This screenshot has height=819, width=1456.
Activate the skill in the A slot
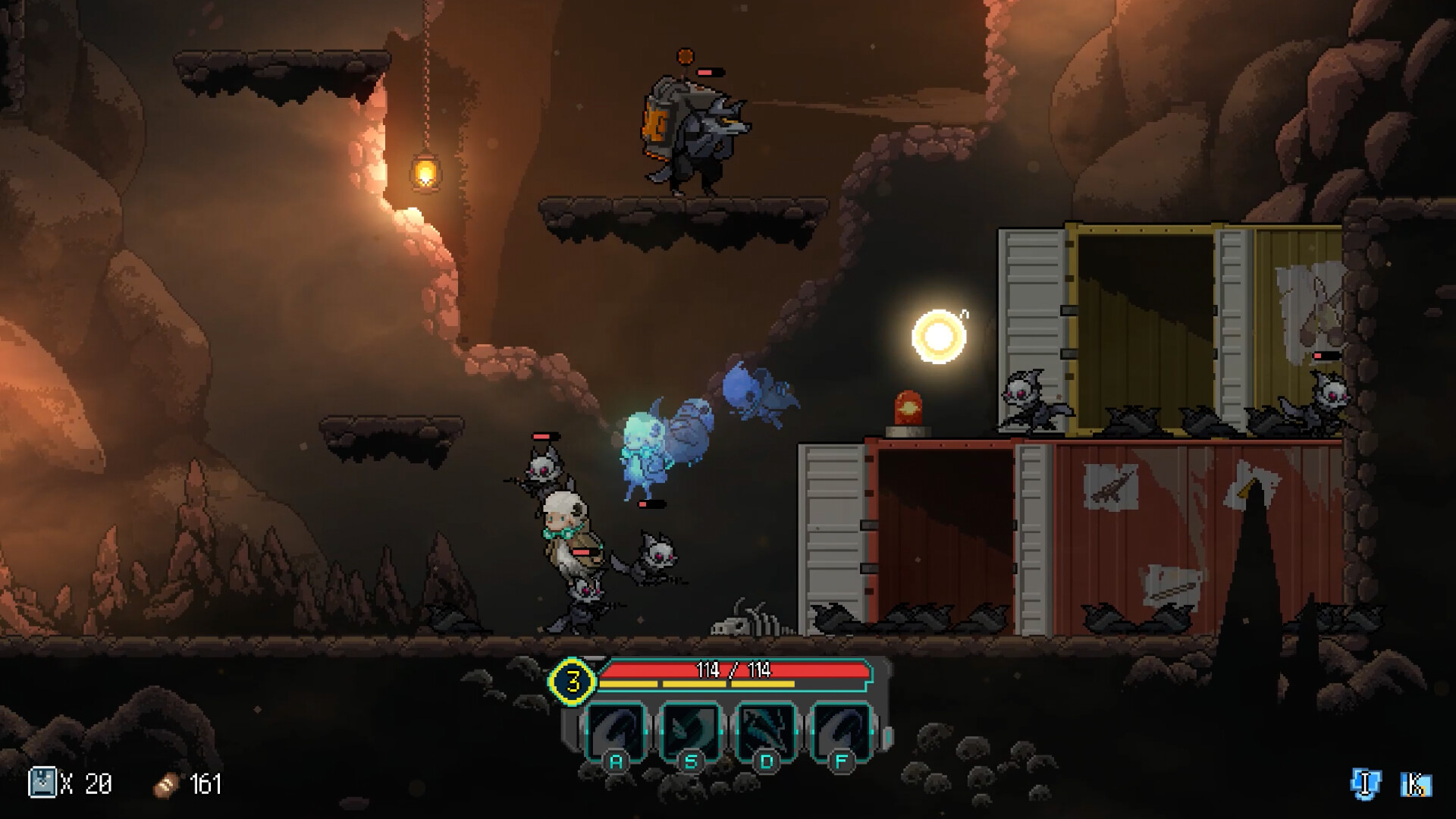(616, 731)
